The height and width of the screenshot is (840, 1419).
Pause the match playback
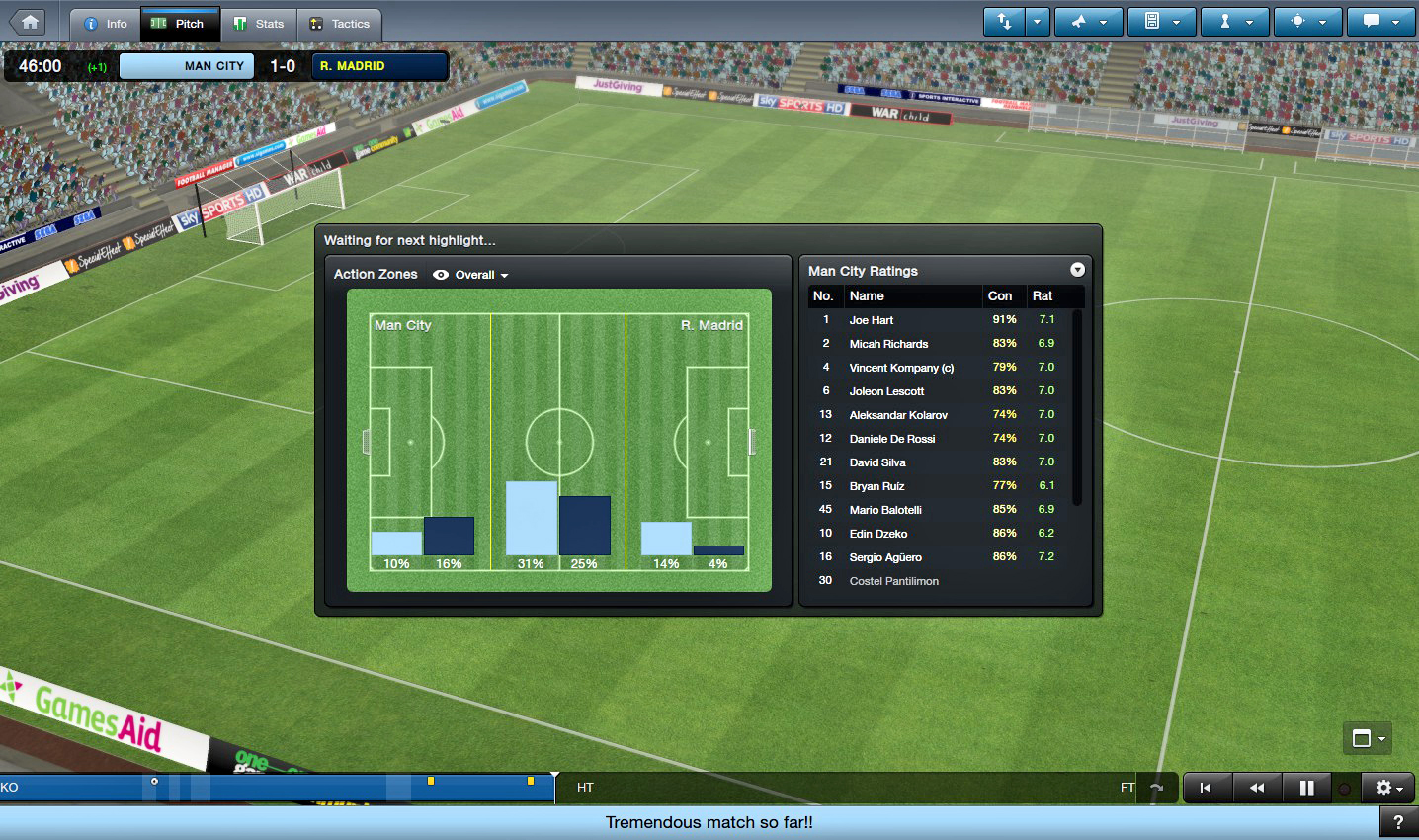[1306, 788]
